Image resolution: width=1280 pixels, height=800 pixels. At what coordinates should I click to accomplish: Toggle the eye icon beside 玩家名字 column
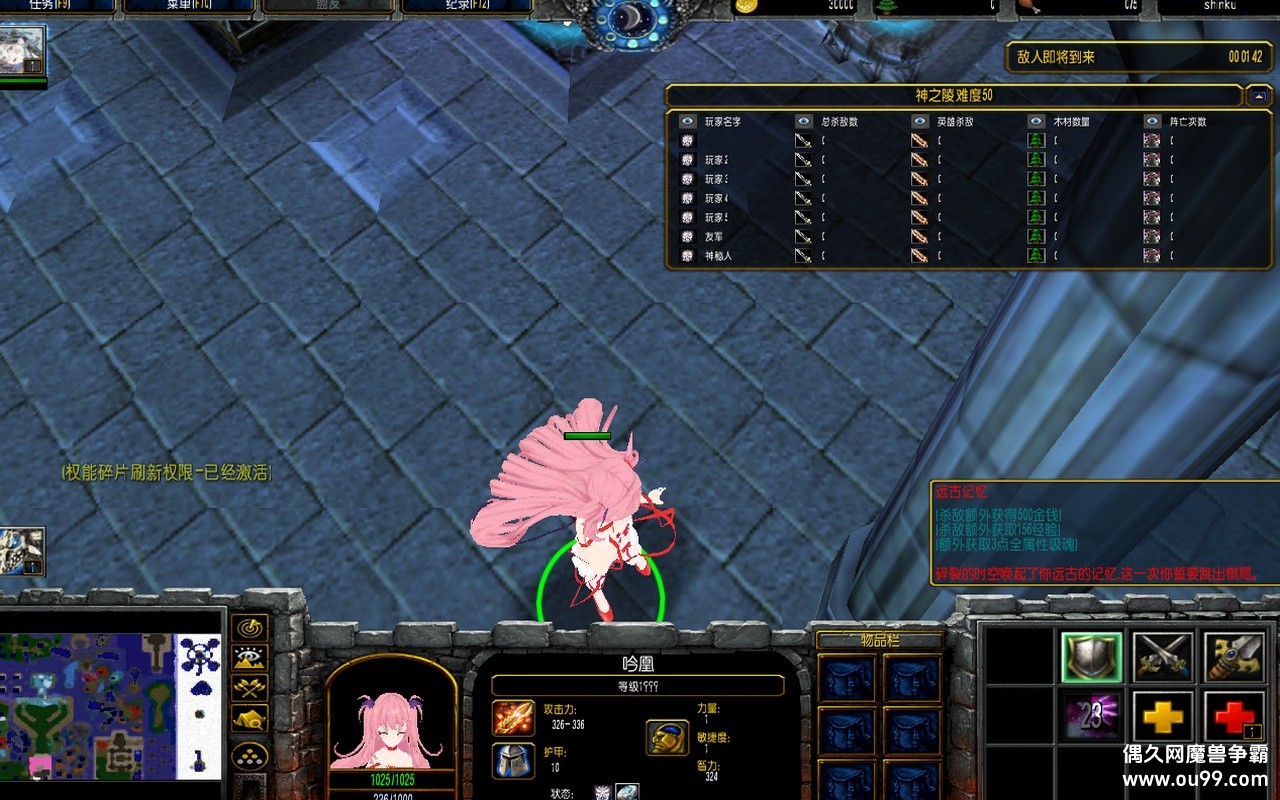pos(686,120)
